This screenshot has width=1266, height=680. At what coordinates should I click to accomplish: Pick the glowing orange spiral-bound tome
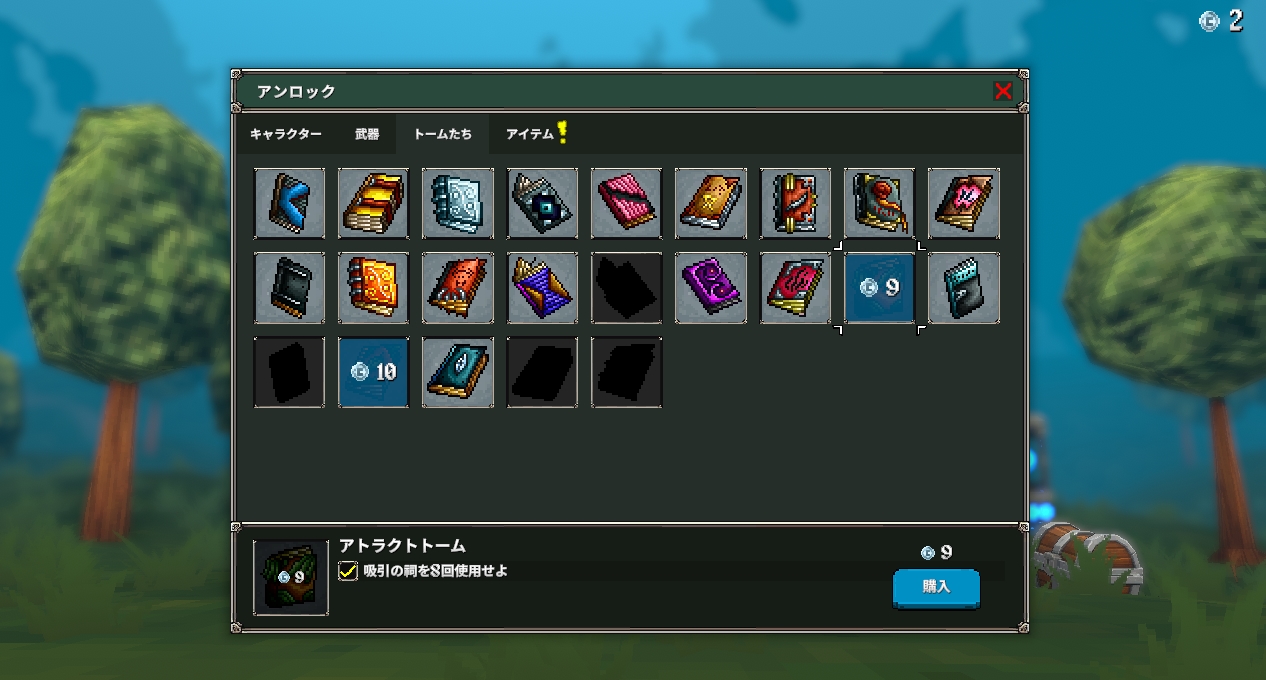[x=373, y=288]
